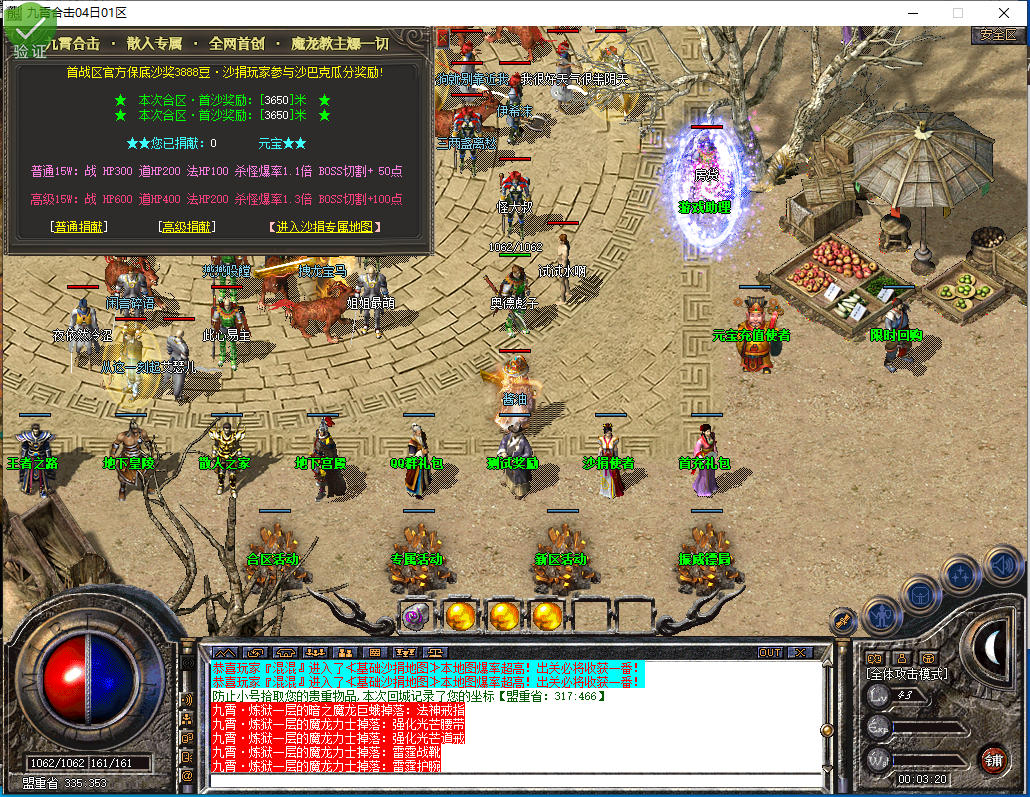Close the game window
1030x797 pixels.
(1003, 13)
